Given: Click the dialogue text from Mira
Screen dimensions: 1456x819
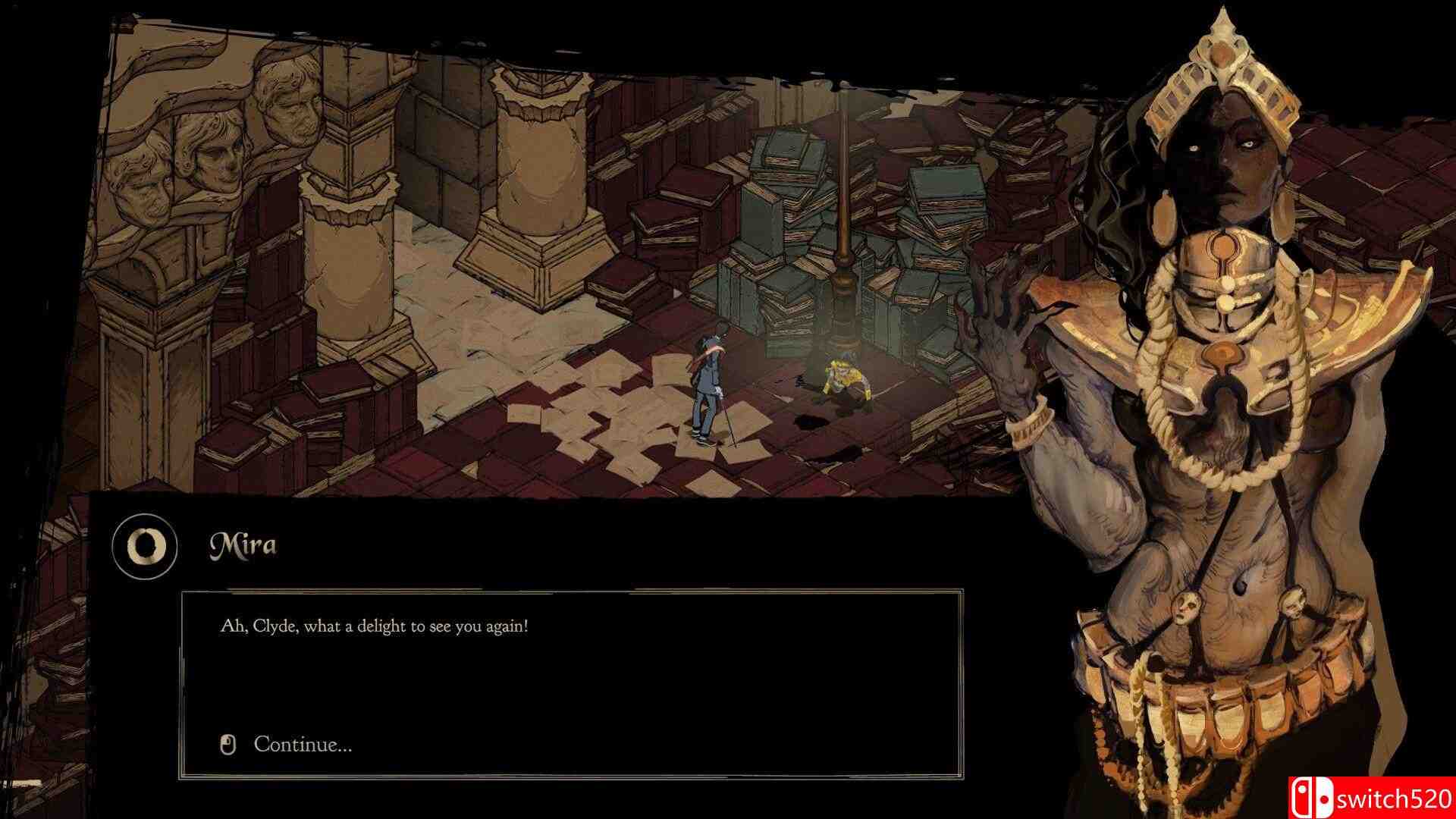Looking at the screenshot, I should (x=372, y=627).
